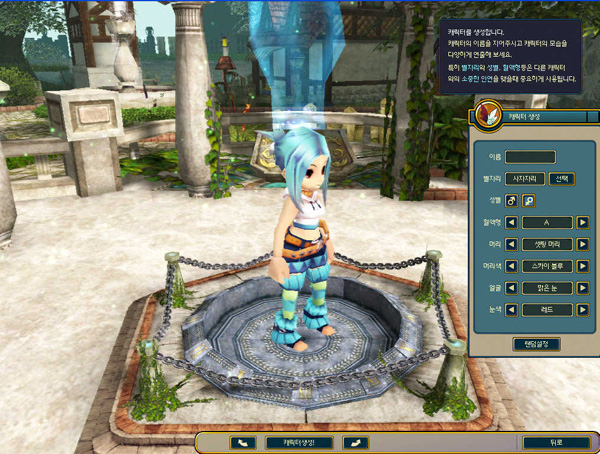The image size is (600, 454).
Task: Pick the previous eye color (눈색)
Action: pyautogui.click(x=510, y=310)
